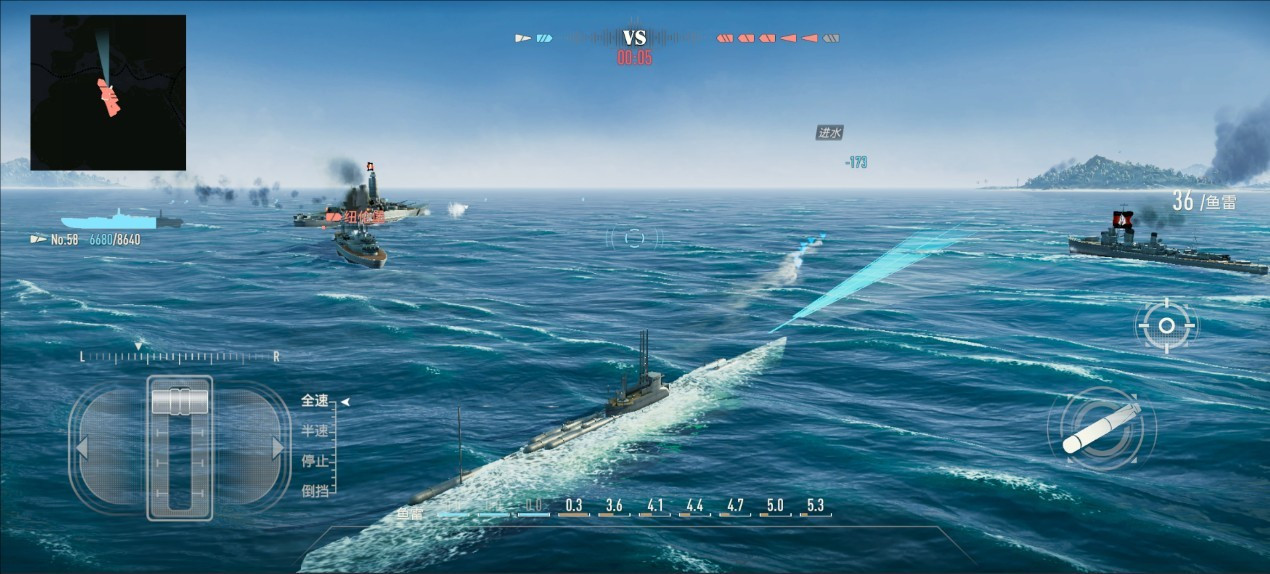The width and height of the screenshot is (1270, 574).
Task: Tap the crosshair aim button
Action: (x=1166, y=325)
